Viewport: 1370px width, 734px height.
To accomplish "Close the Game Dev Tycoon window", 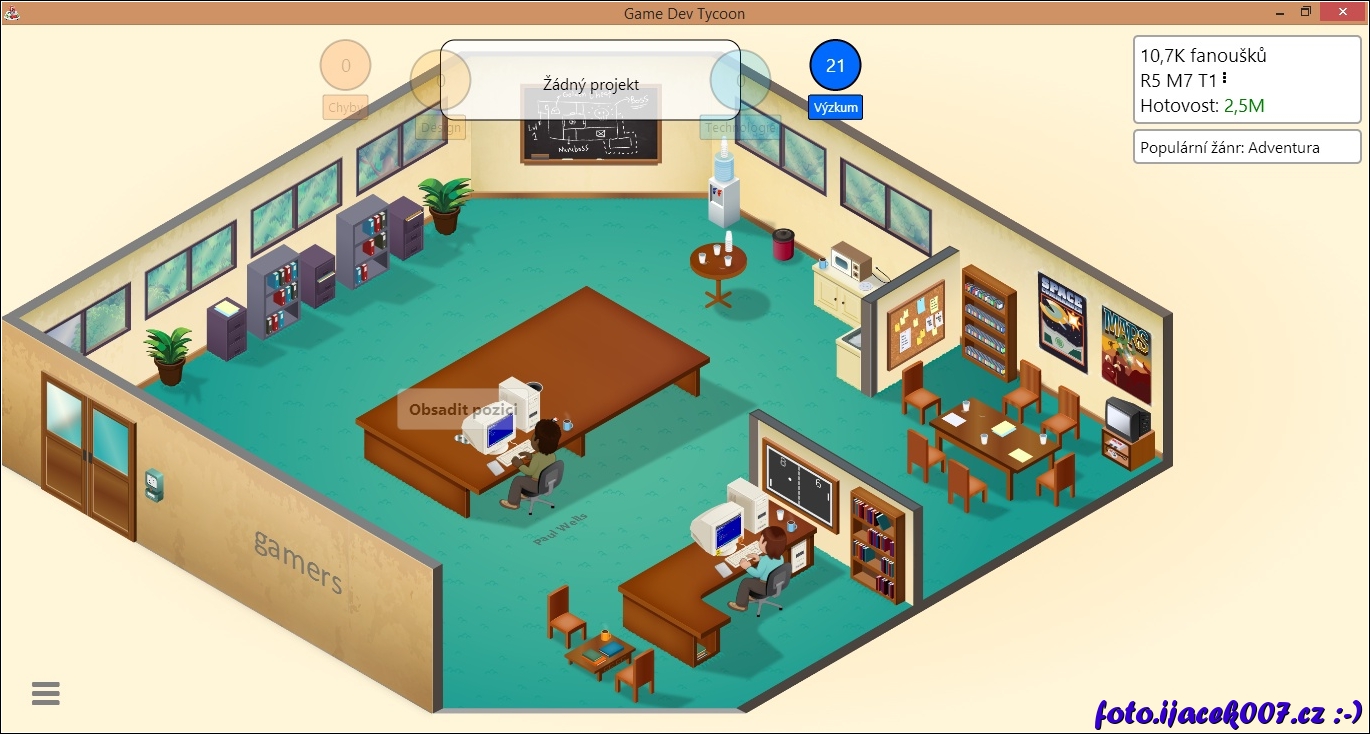I will click(1342, 12).
